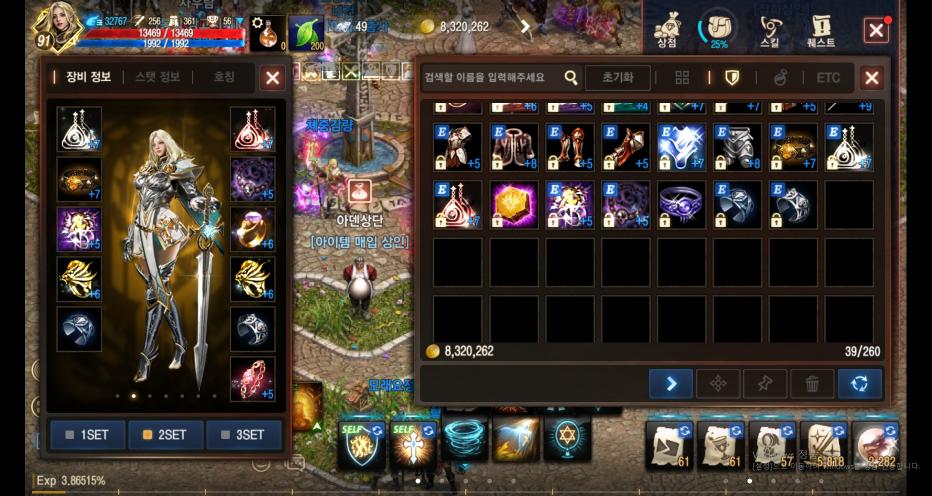
Task: Select the golden hexagon item in inventory
Action: [514, 205]
